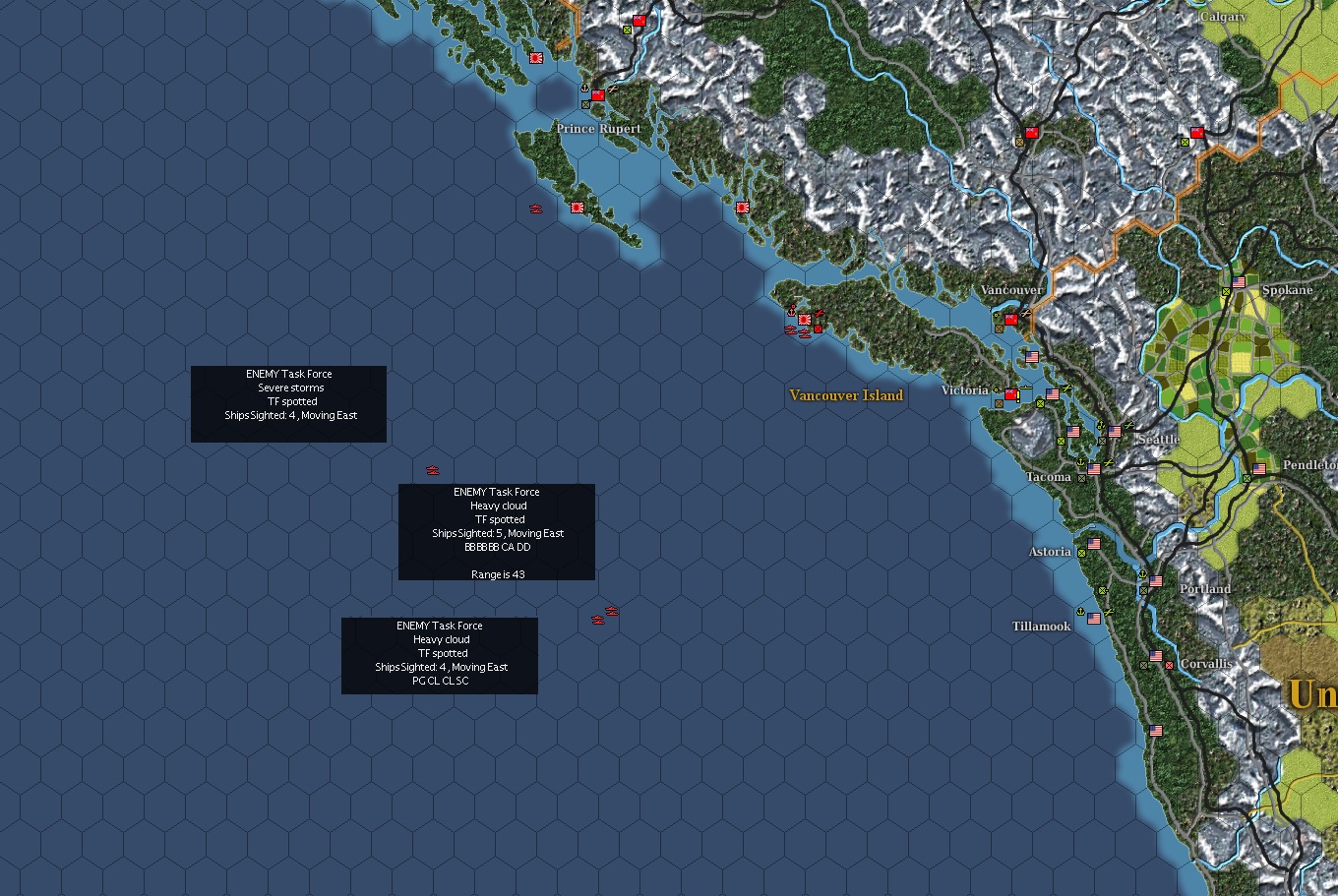Select the rising sun base icon on the coast south of Prince Rupert
Viewport: 1338px width, 896px height.
click(578, 208)
